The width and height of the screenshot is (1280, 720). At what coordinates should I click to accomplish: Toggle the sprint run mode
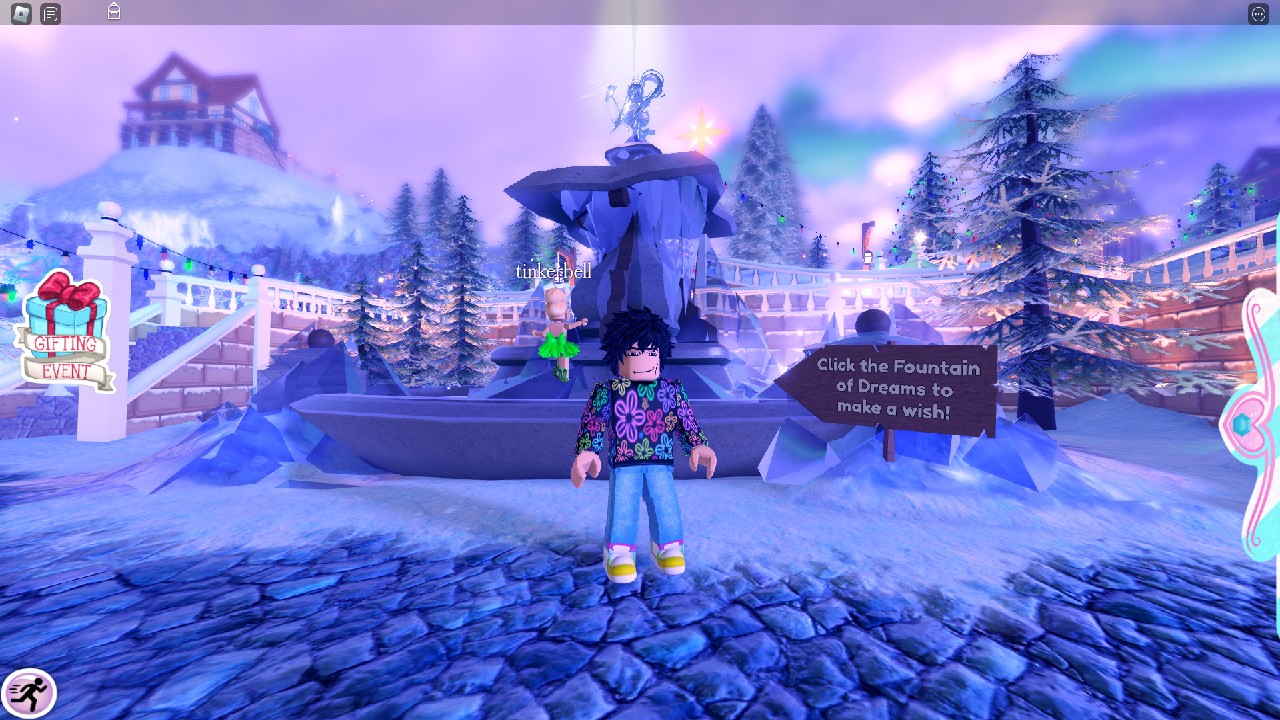click(30, 690)
